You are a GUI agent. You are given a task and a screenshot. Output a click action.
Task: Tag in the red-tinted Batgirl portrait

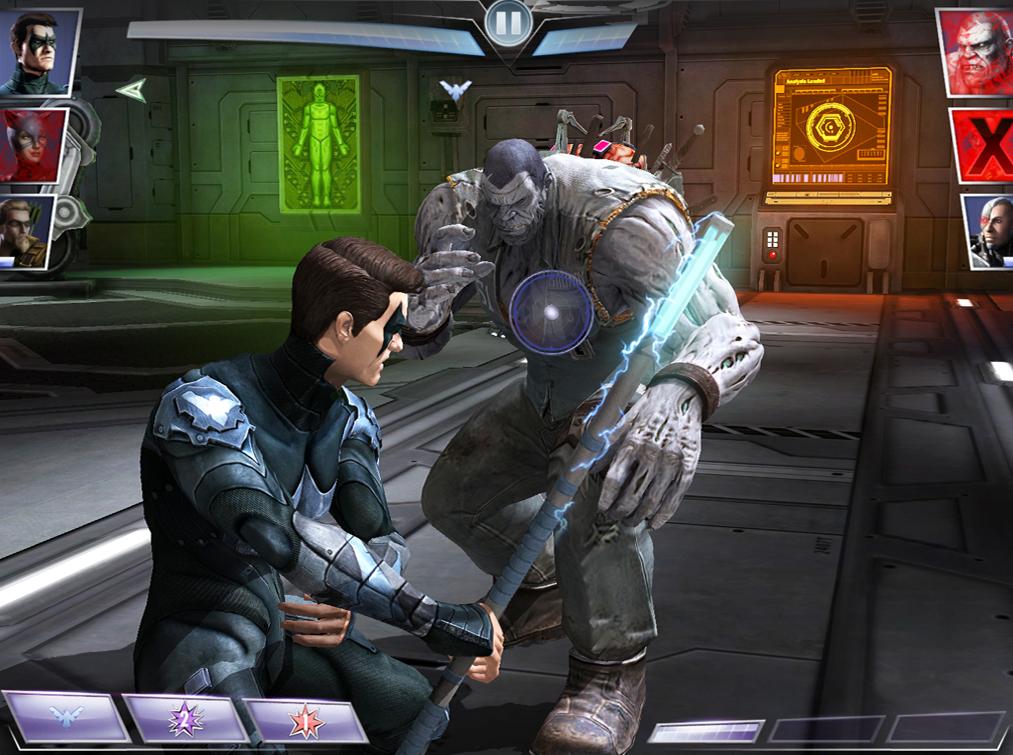(x=33, y=146)
